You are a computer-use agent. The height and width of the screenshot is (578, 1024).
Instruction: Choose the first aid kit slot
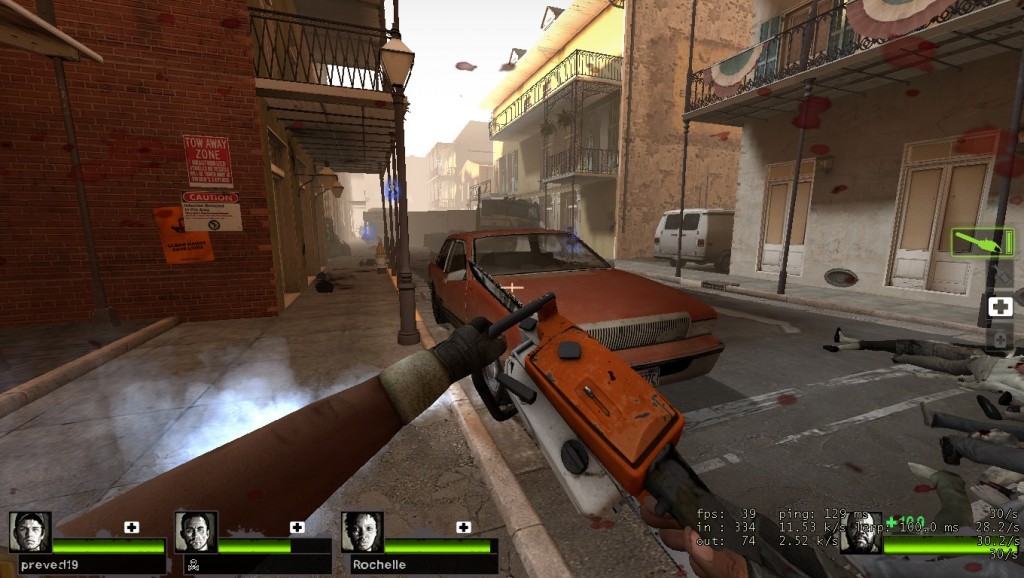(x=1000, y=307)
